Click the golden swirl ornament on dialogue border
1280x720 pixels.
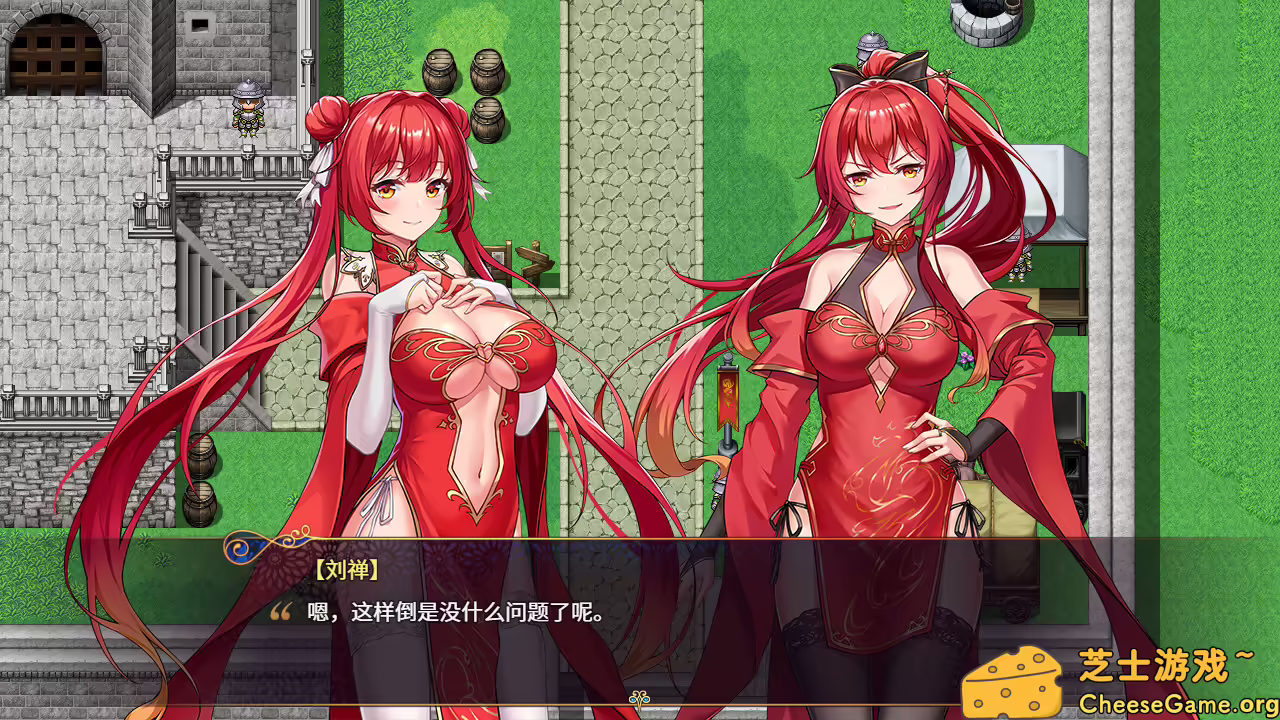(x=243, y=547)
